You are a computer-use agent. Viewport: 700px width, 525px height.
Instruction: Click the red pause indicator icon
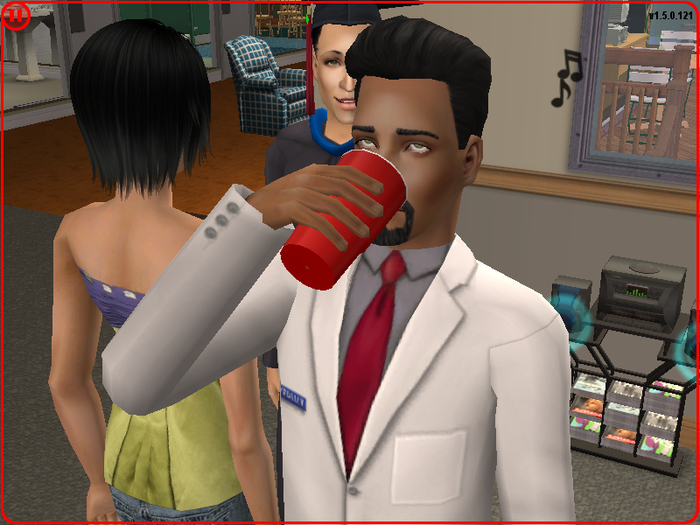pyautogui.click(x=17, y=17)
